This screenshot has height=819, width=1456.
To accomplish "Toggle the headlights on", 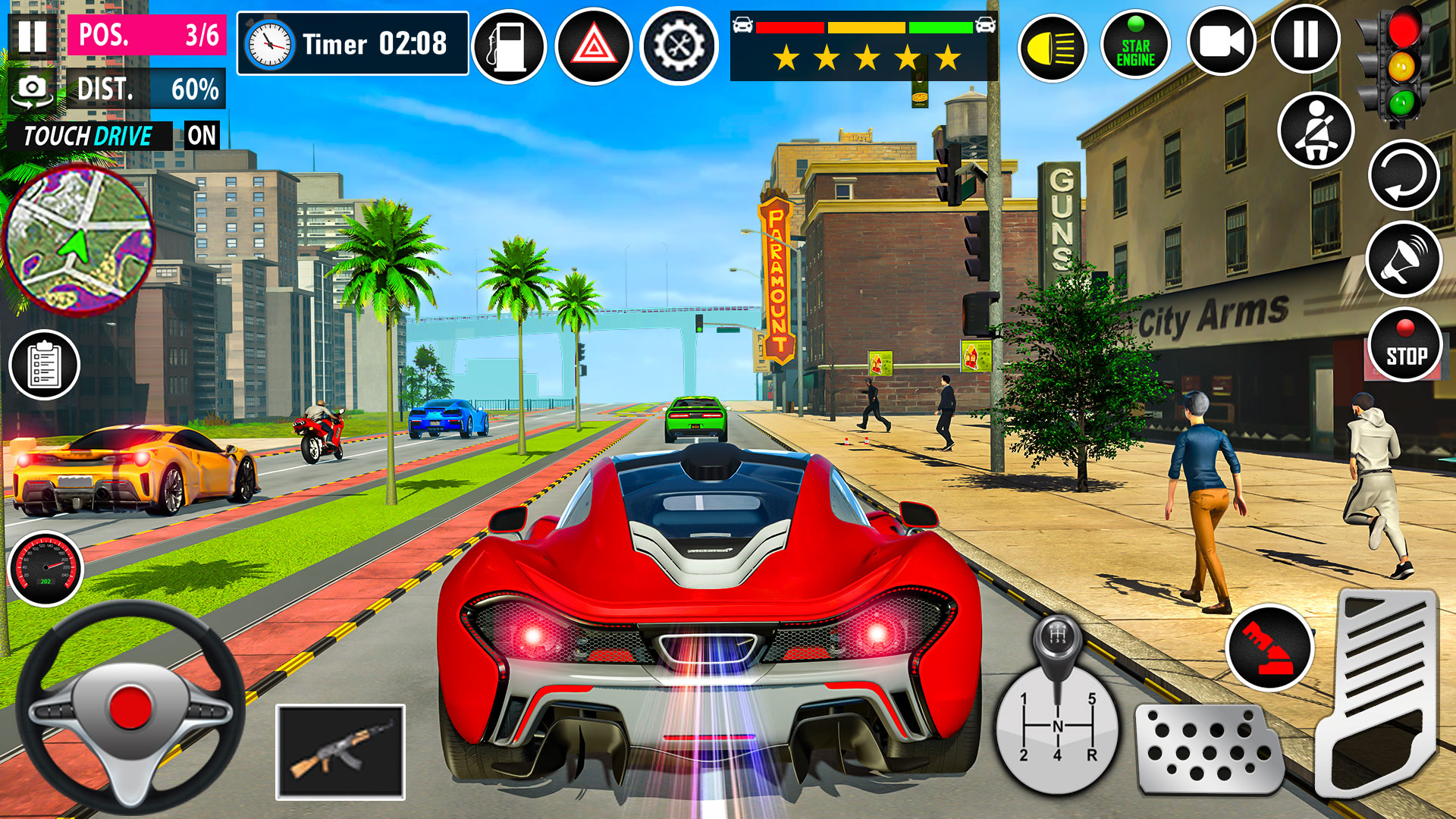I will [1054, 45].
